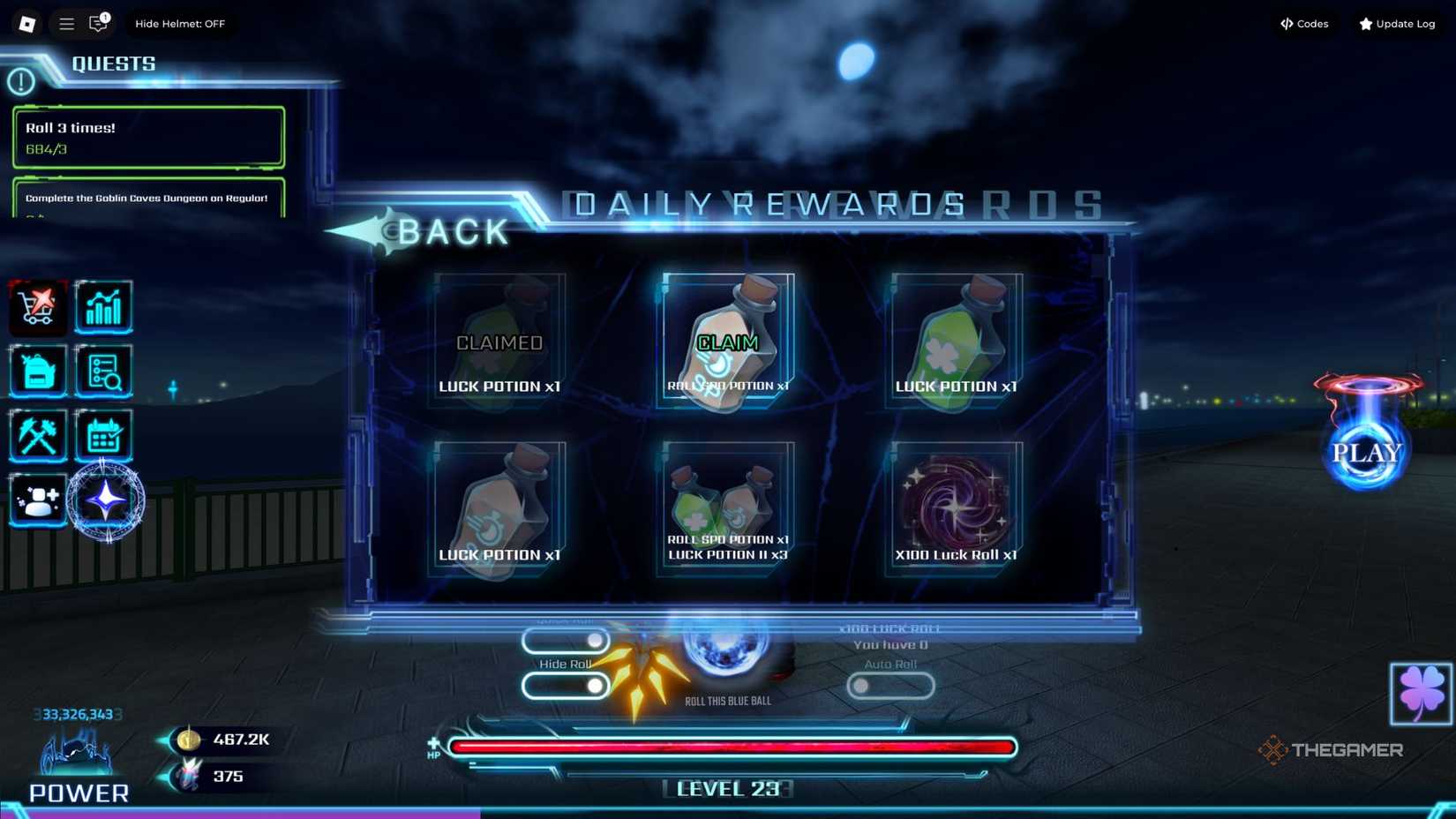Click the PLAY portal button
This screenshot has width=1456, height=819.
coord(1369,452)
